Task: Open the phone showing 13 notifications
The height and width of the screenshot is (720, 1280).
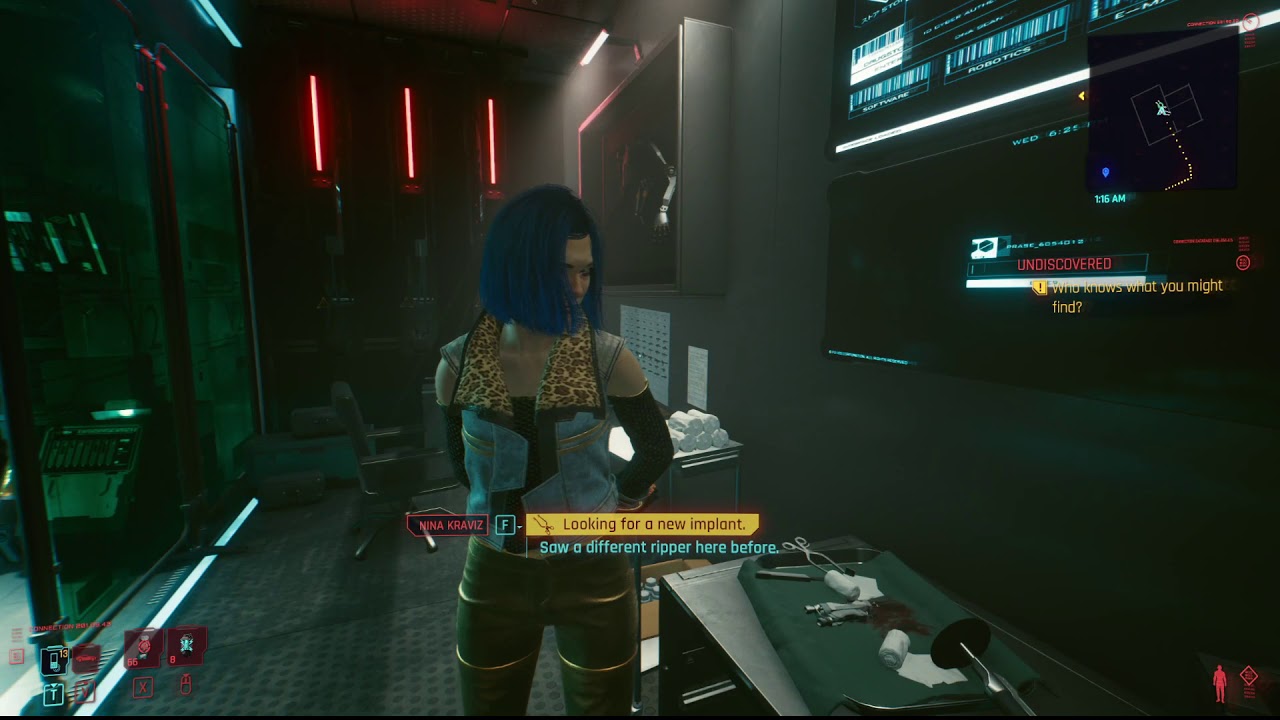Action: (54, 660)
